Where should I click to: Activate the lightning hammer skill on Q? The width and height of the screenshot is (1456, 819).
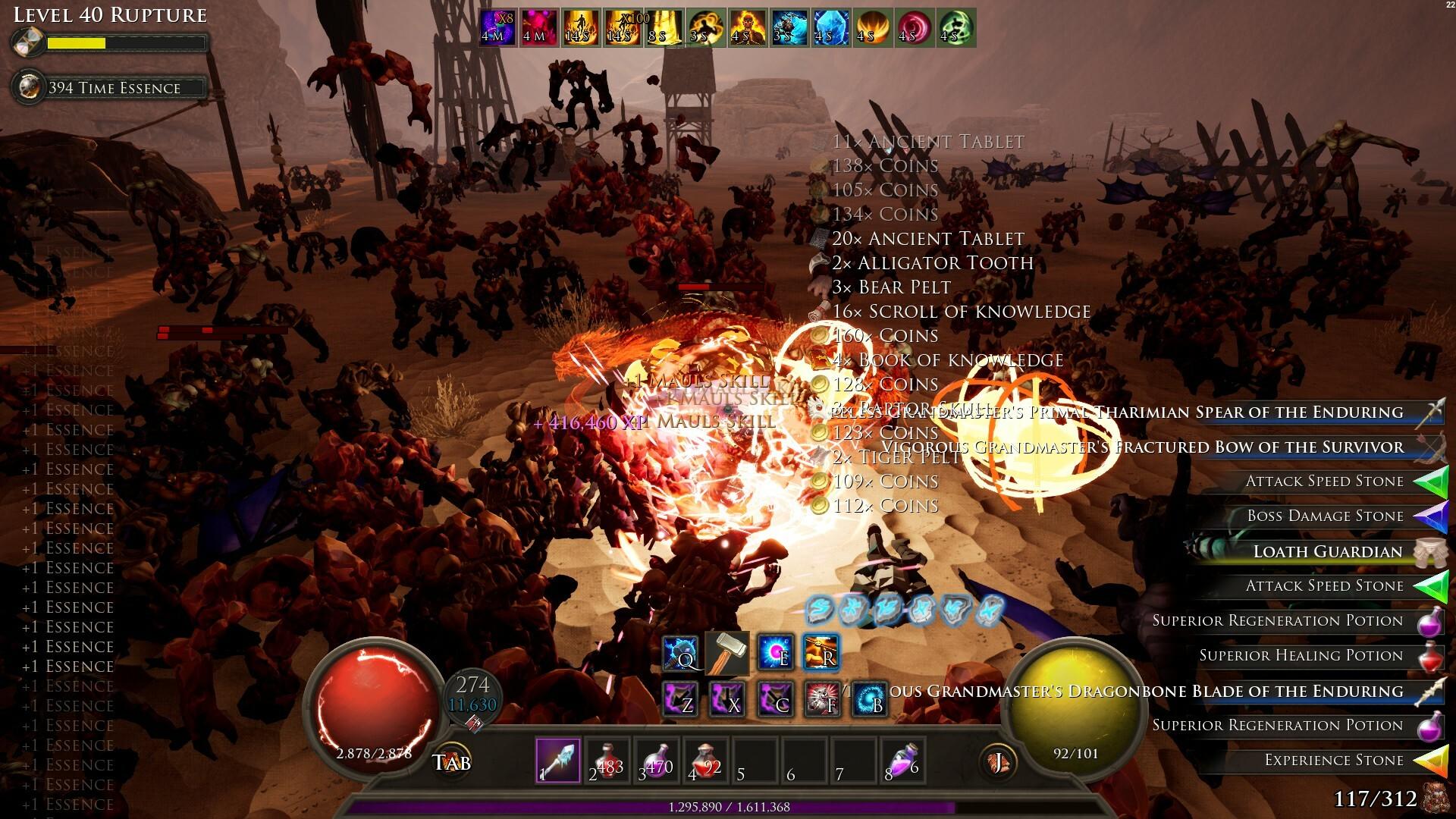pos(680,653)
